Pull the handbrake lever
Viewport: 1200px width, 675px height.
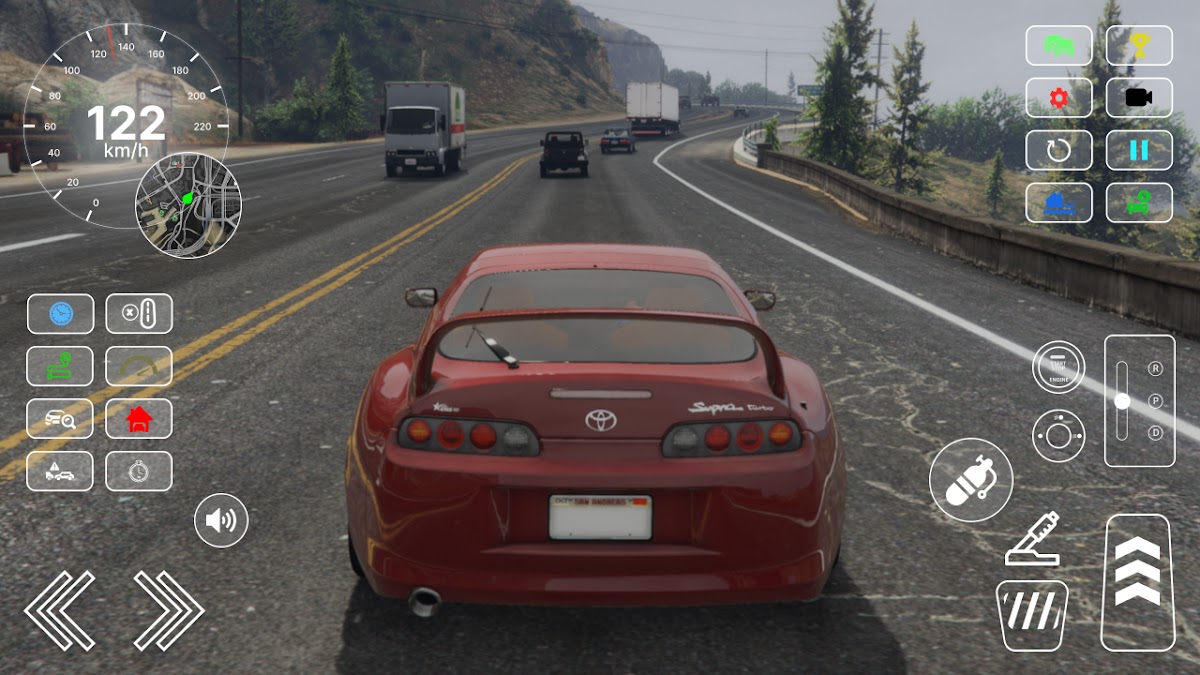(x=1033, y=540)
